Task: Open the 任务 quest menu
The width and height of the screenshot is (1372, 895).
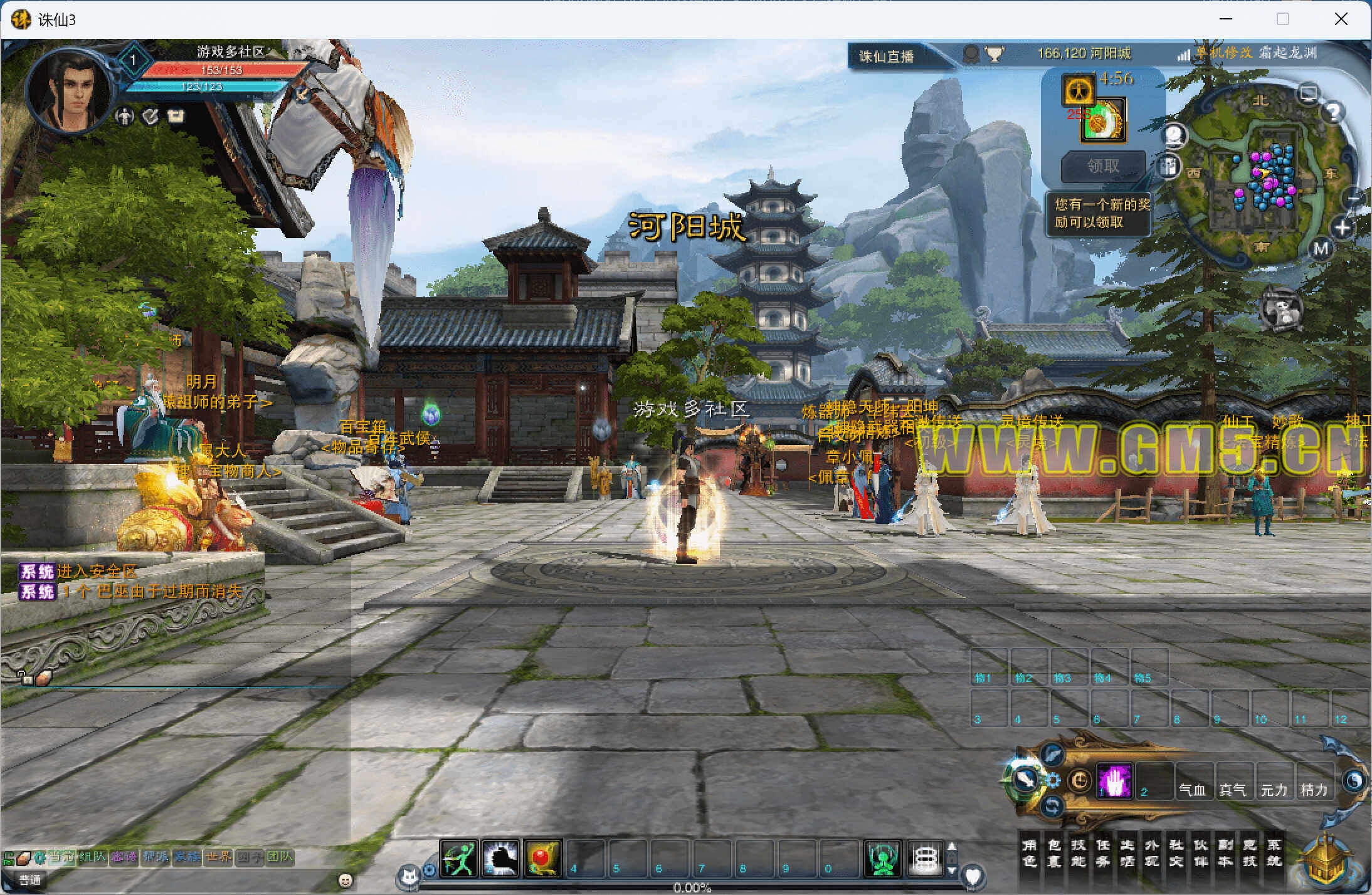Action: click(1102, 853)
